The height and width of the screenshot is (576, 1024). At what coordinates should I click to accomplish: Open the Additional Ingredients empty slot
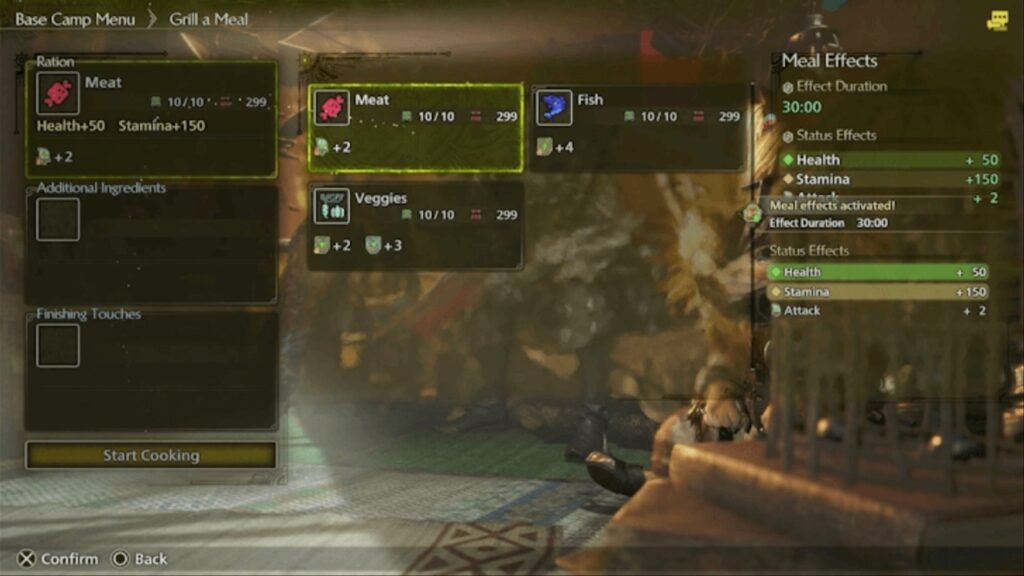[58, 219]
